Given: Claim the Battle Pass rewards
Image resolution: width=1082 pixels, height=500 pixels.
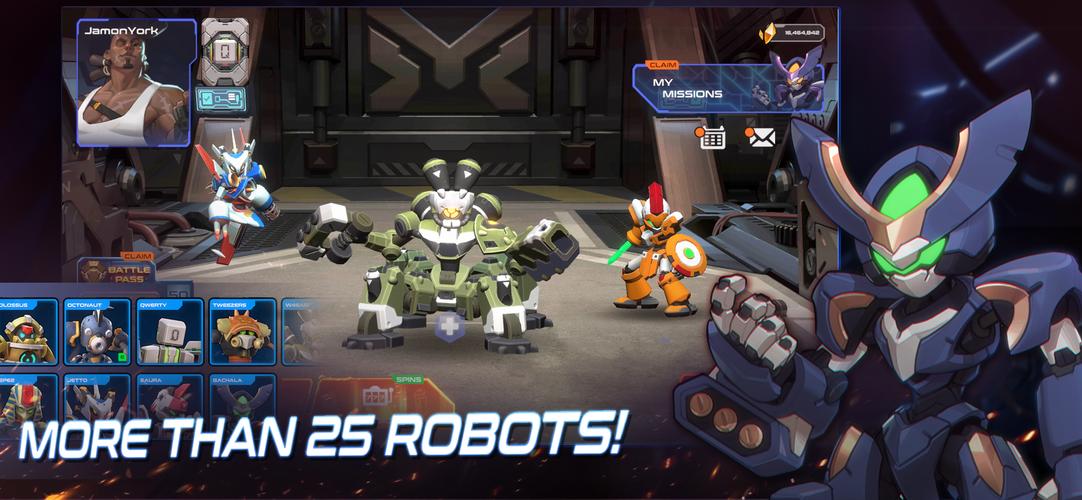Looking at the screenshot, I should click(x=118, y=271).
